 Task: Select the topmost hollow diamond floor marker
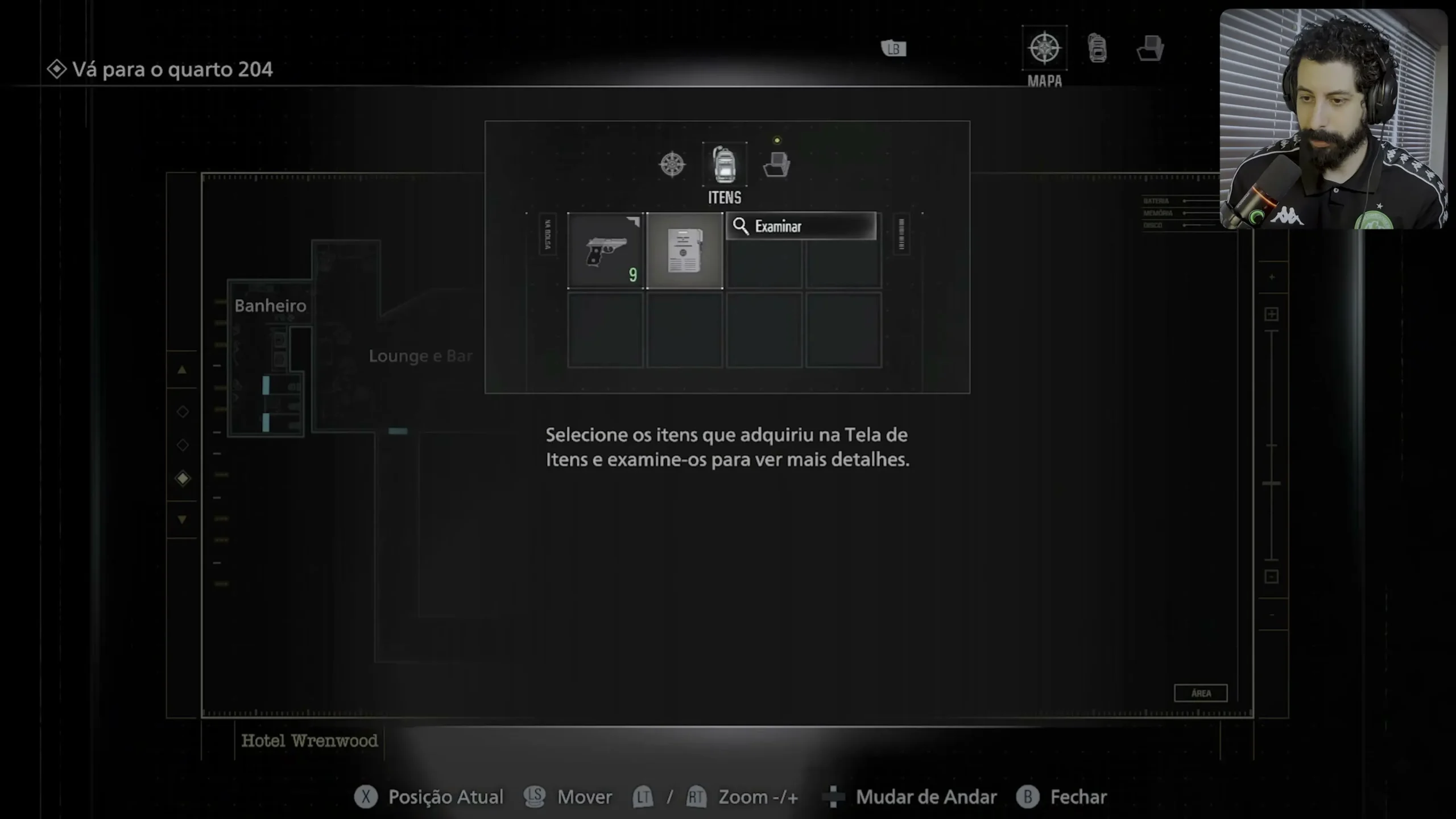pyautogui.click(x=183, y=411)
